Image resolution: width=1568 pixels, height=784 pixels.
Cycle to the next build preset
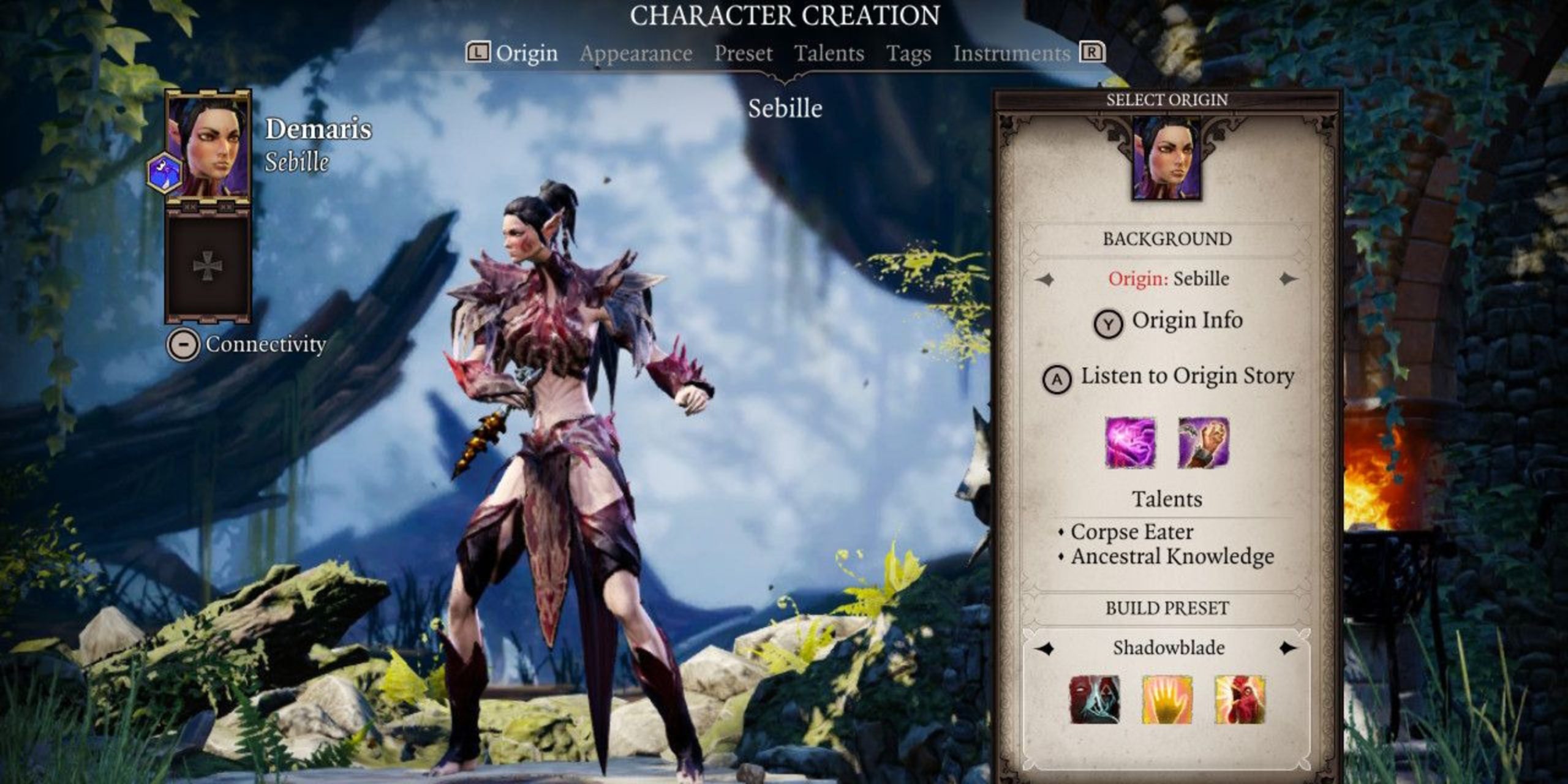pyautogui.click(x=1288, y=648)
